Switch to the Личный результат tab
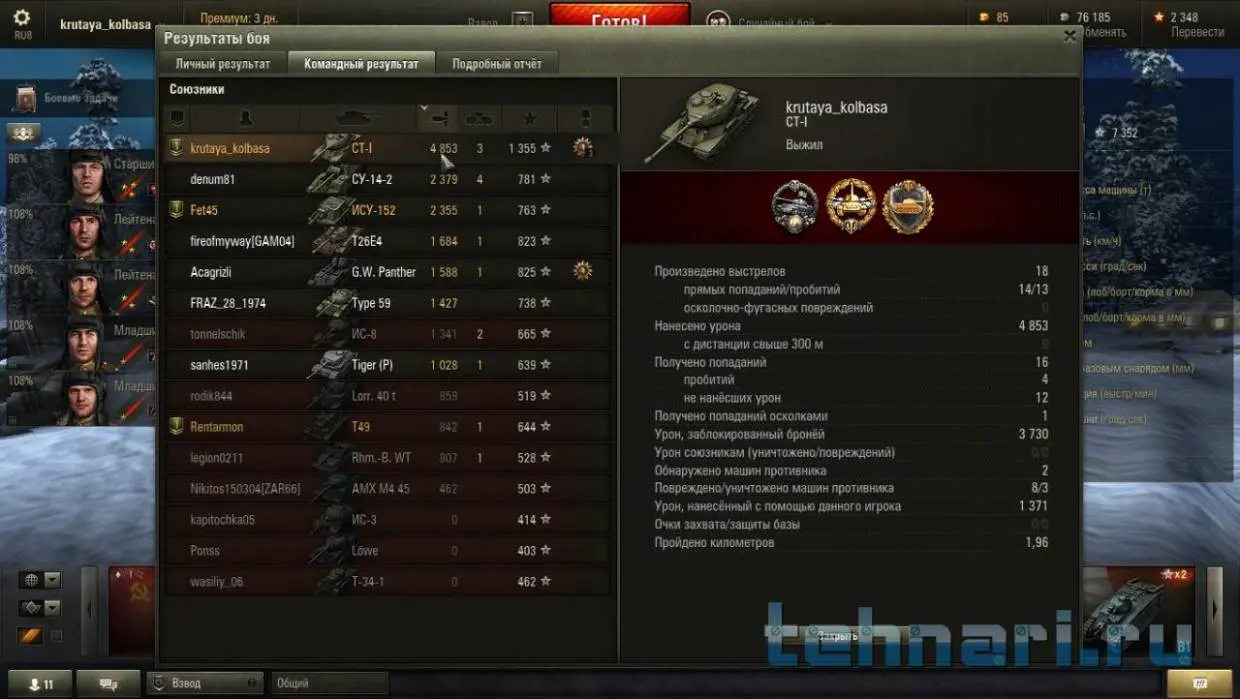This screenshot has width=1240, height=699. click(223, 64)
